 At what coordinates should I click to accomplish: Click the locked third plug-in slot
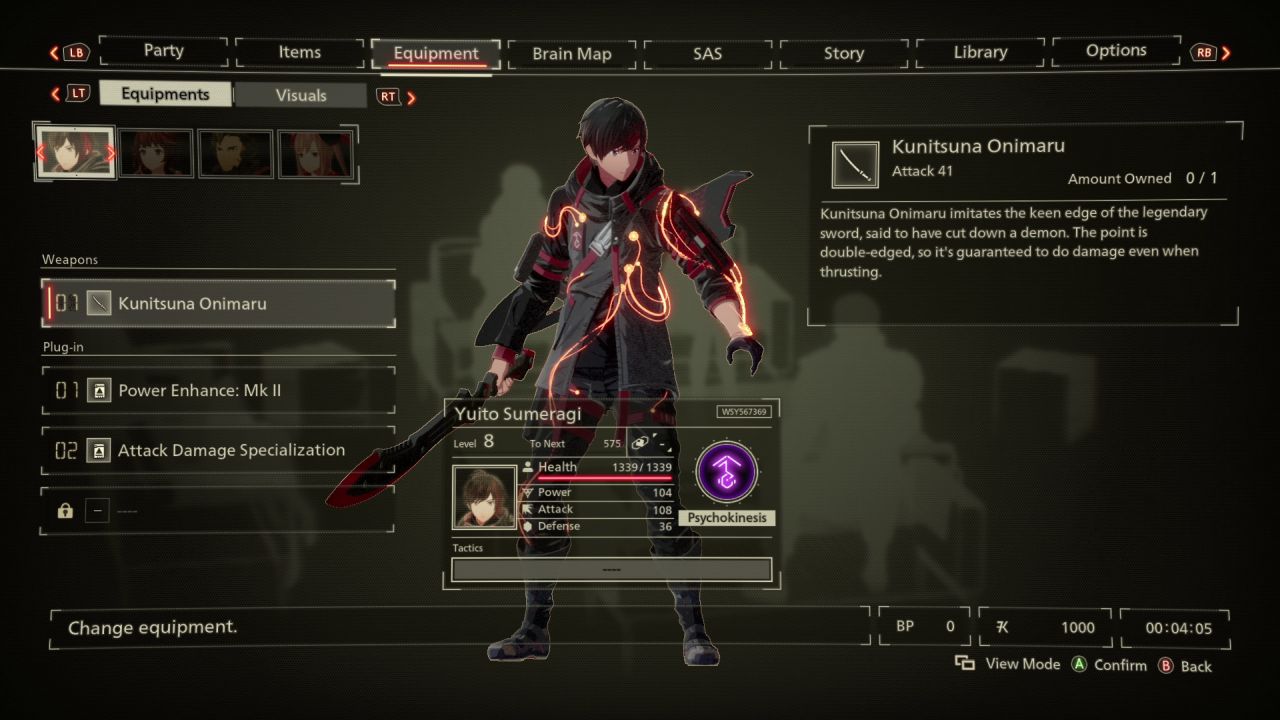pyautogui.click(x=219, y=511)
